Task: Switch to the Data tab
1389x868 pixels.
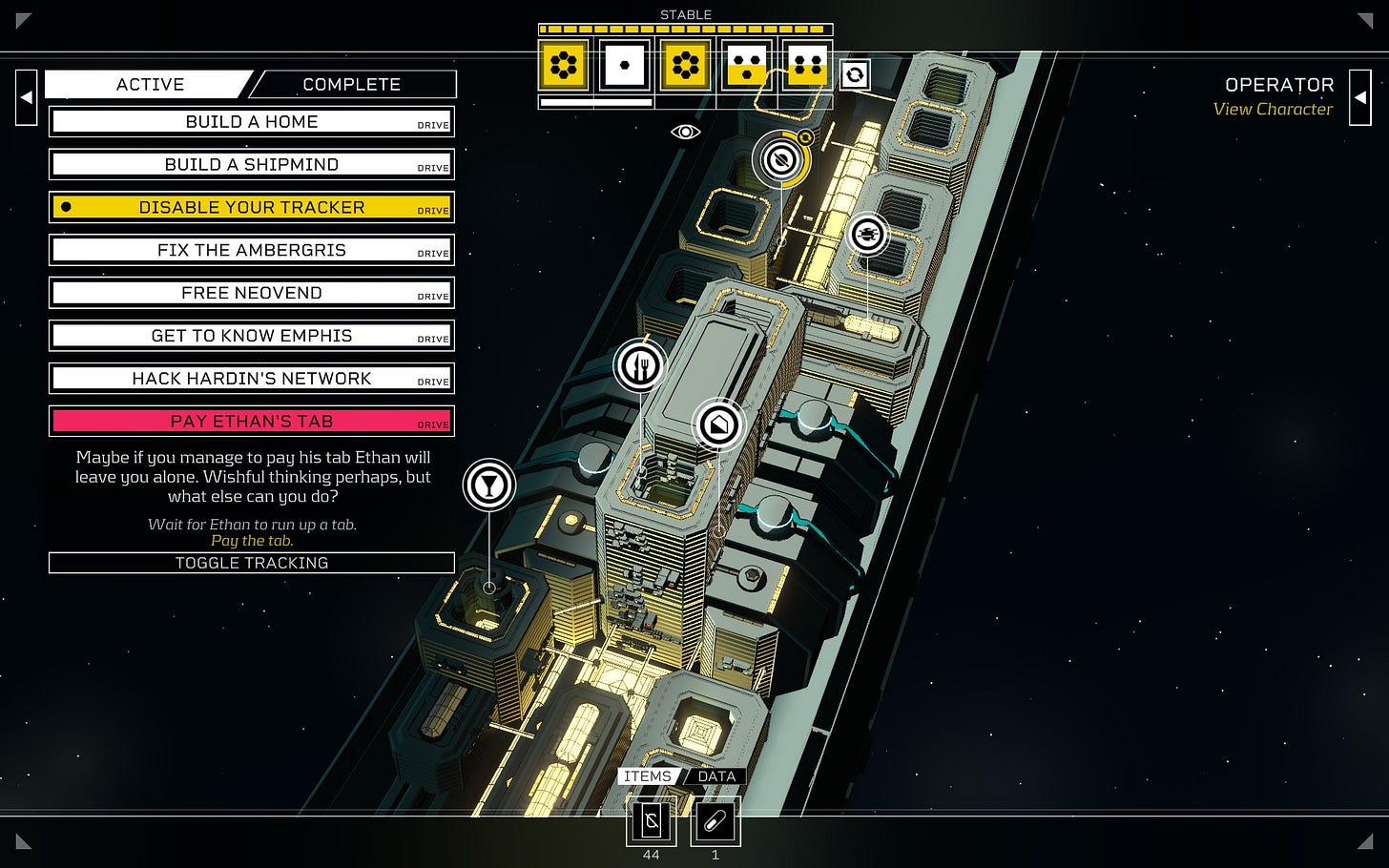Action: (716, 776)
